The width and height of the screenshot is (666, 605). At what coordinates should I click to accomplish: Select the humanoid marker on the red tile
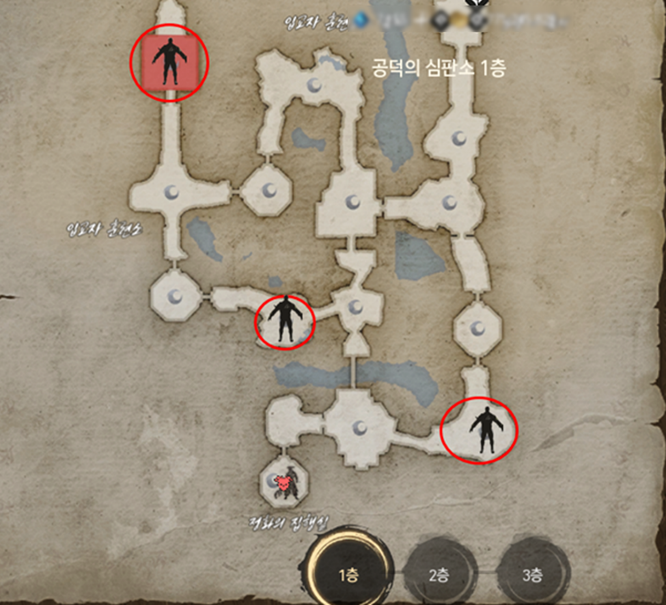[x=170, y=60]
